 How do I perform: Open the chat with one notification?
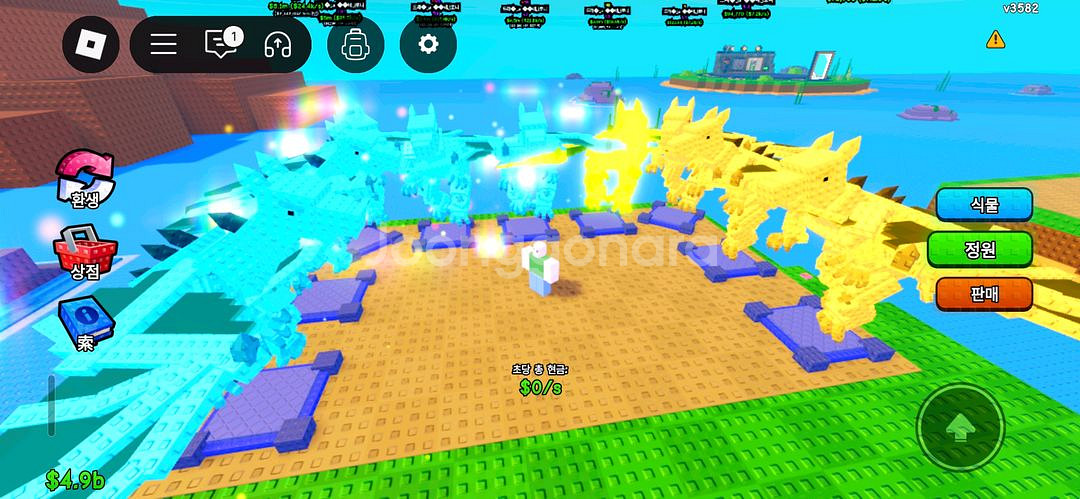click(221, 44)
